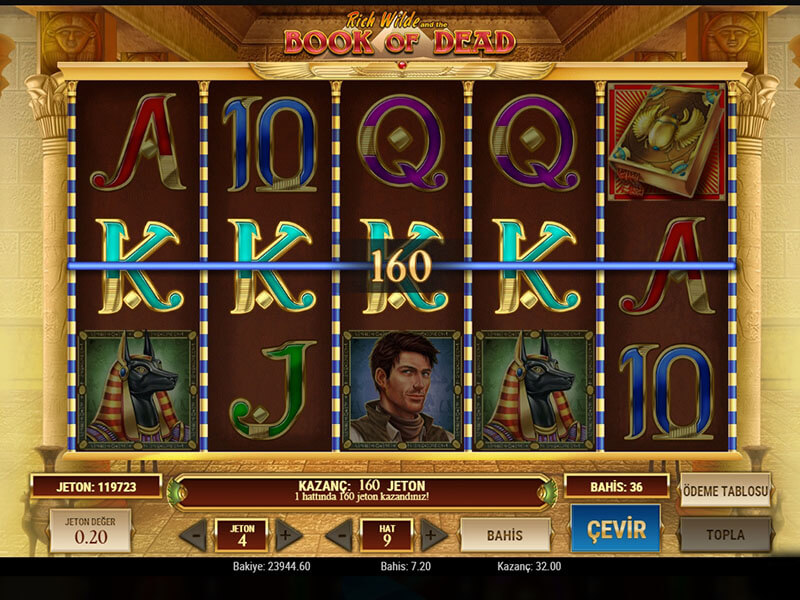Decrease the JETON coin count
Screen dimensions: 800x600
click(195, 535)
